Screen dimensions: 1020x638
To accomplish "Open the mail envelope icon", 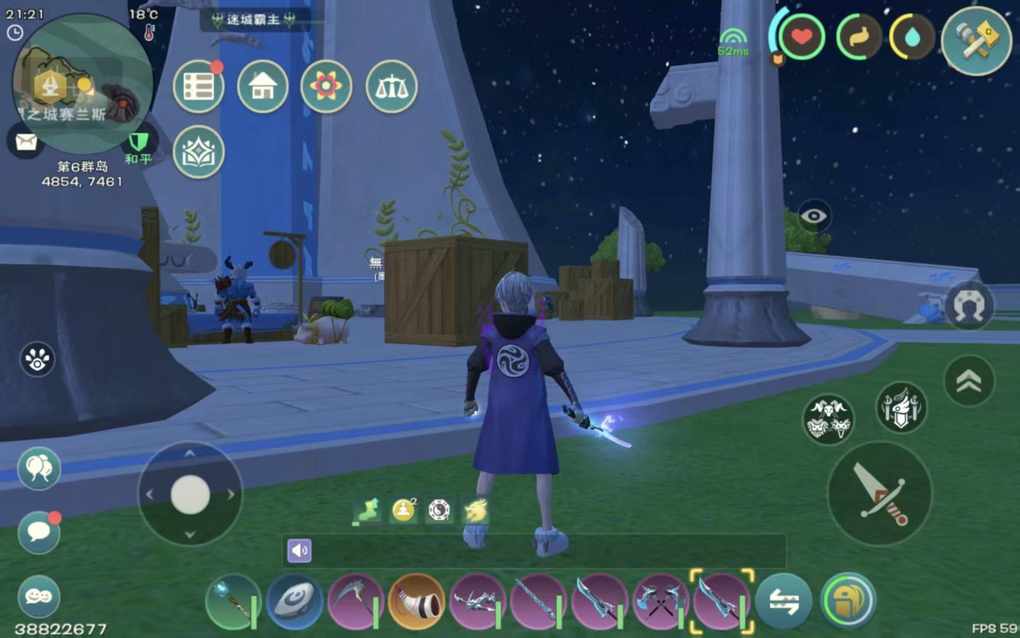I will tap(25, 140).
